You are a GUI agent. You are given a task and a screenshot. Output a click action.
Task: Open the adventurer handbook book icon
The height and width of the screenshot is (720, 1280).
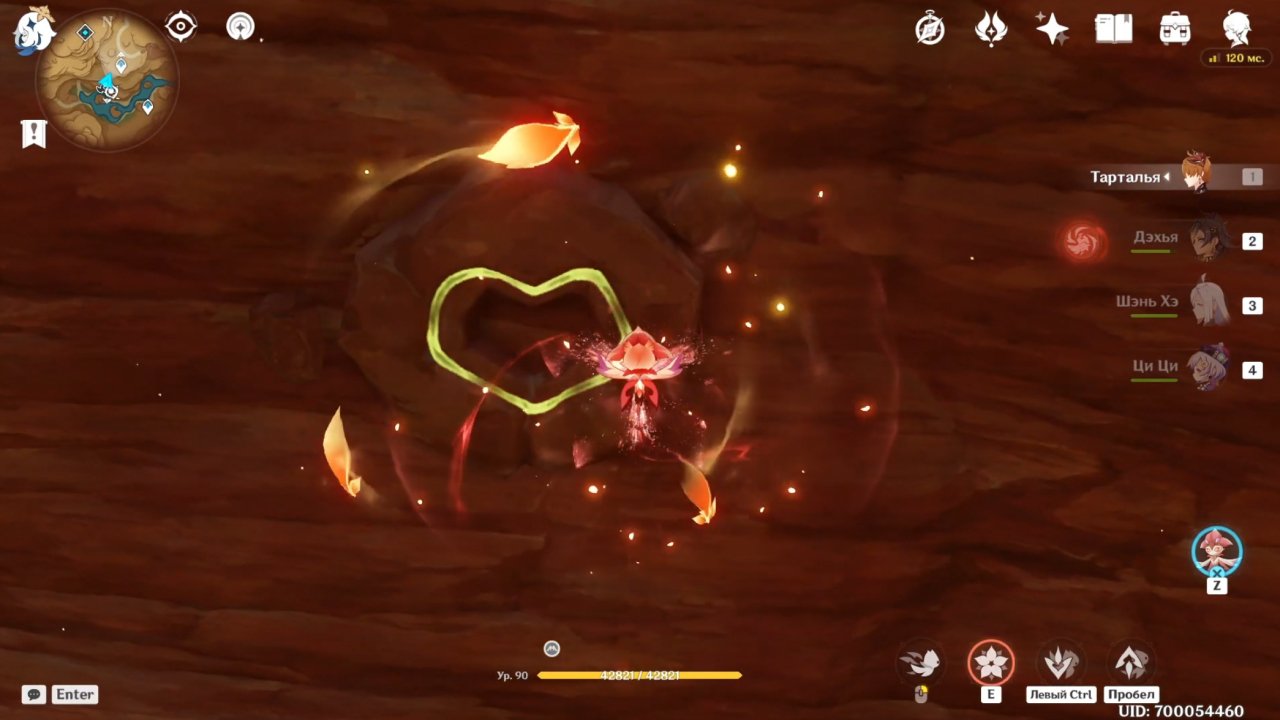coord(1113,29)
